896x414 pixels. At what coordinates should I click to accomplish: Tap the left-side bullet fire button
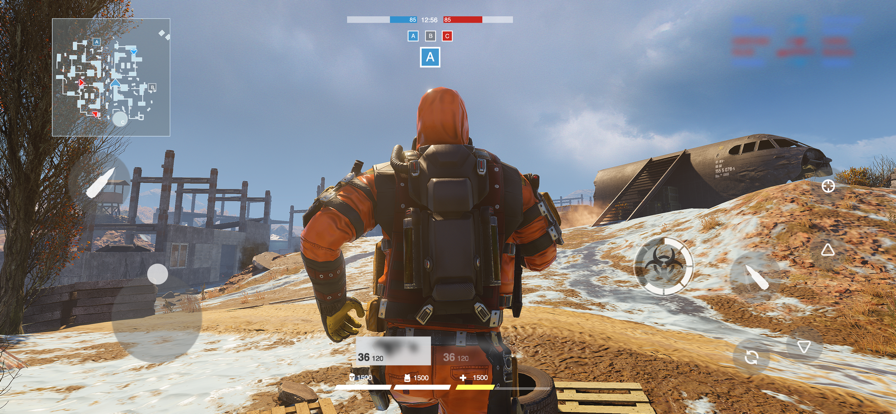coord(100,183)
